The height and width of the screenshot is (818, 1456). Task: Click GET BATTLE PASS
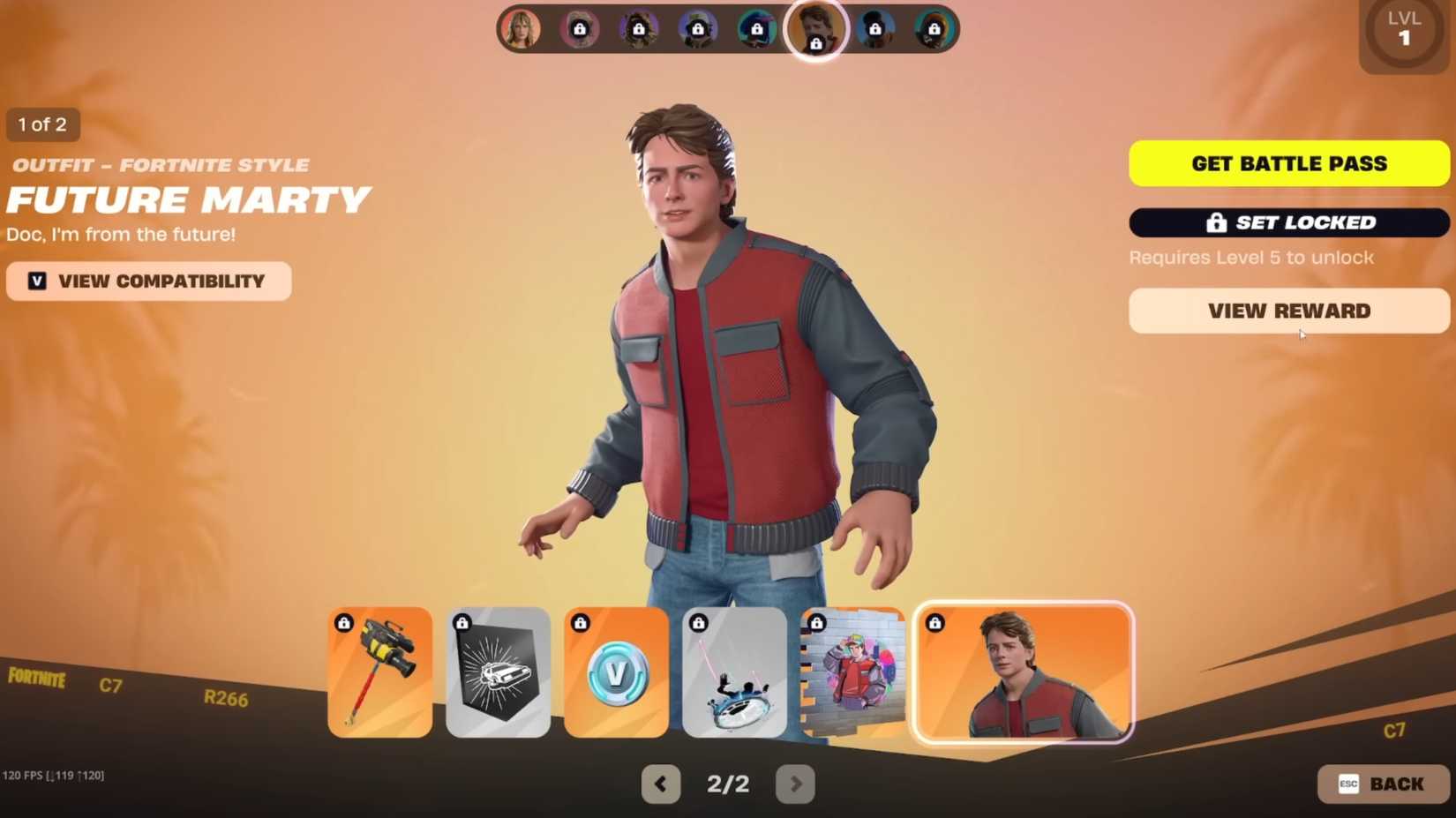[1287, 163]
